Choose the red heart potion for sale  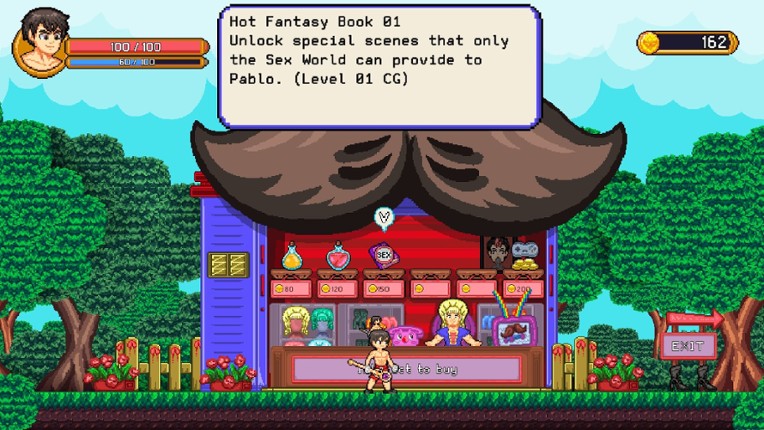pos(338,257)
